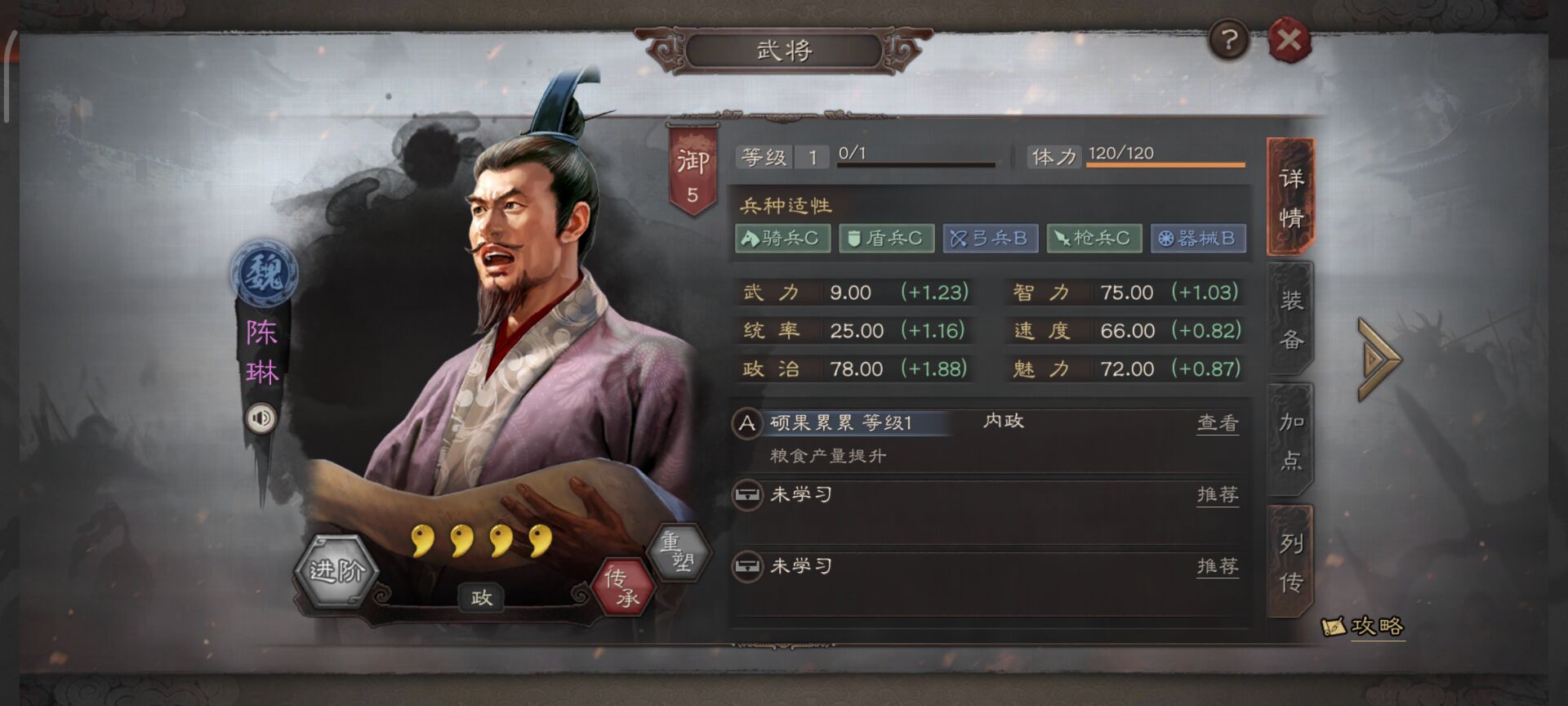
Task: Tap the 枪兵C spearman aptitude tag
Action: click(1094, 239)
